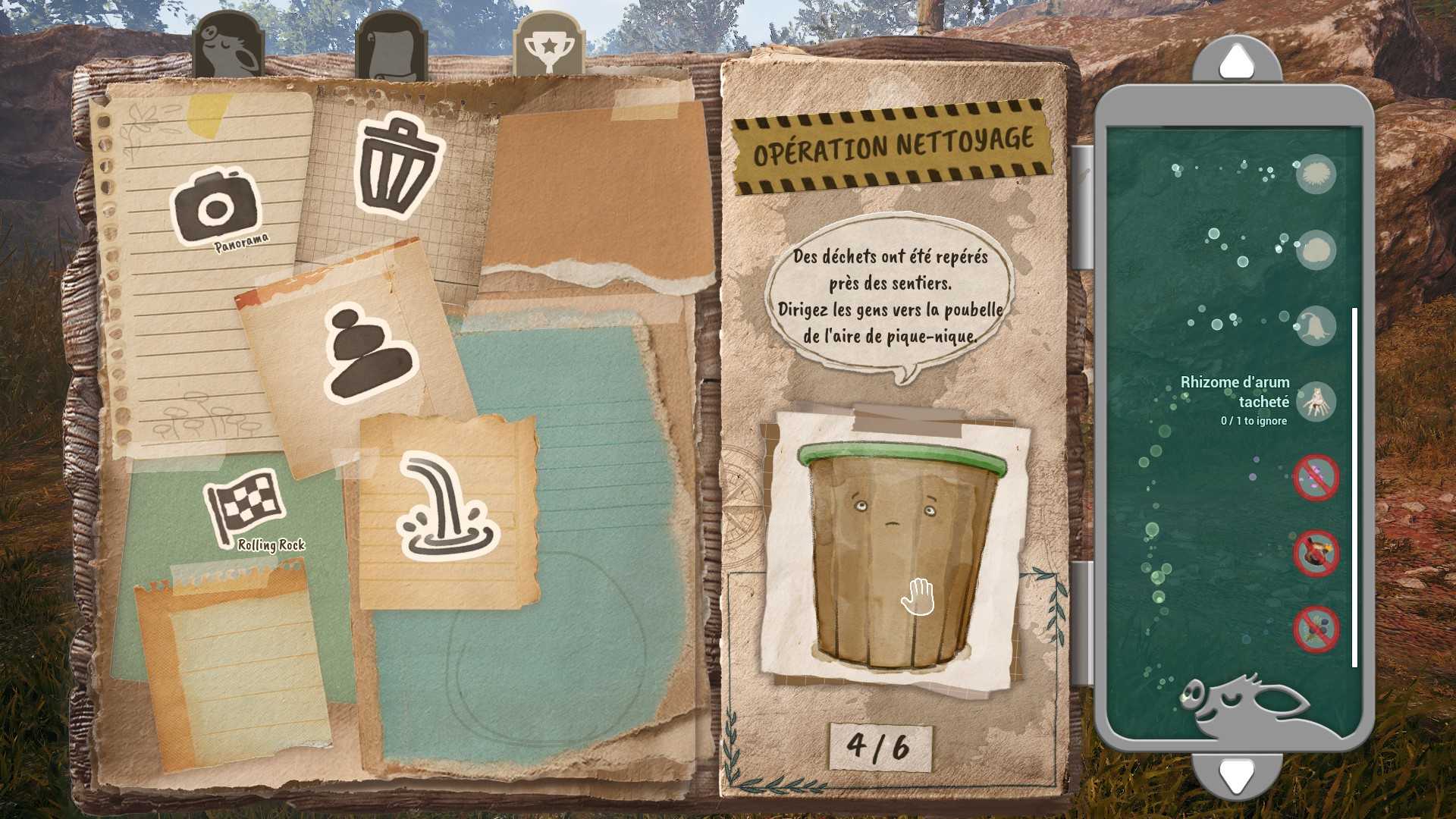Open the scroll tab

(390, 47)
